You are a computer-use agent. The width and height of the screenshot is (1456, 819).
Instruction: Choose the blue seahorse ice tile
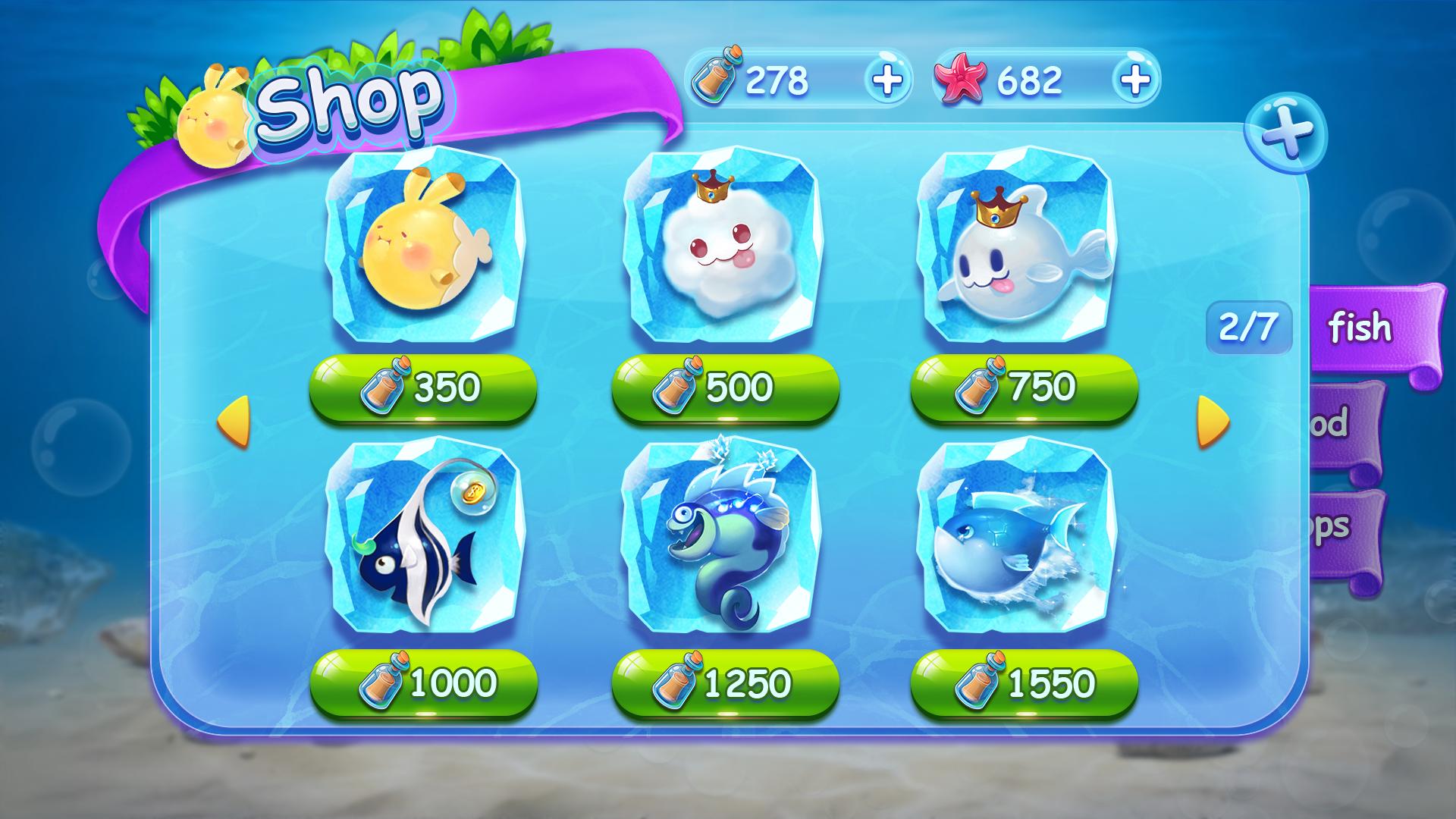click(720, 538)
